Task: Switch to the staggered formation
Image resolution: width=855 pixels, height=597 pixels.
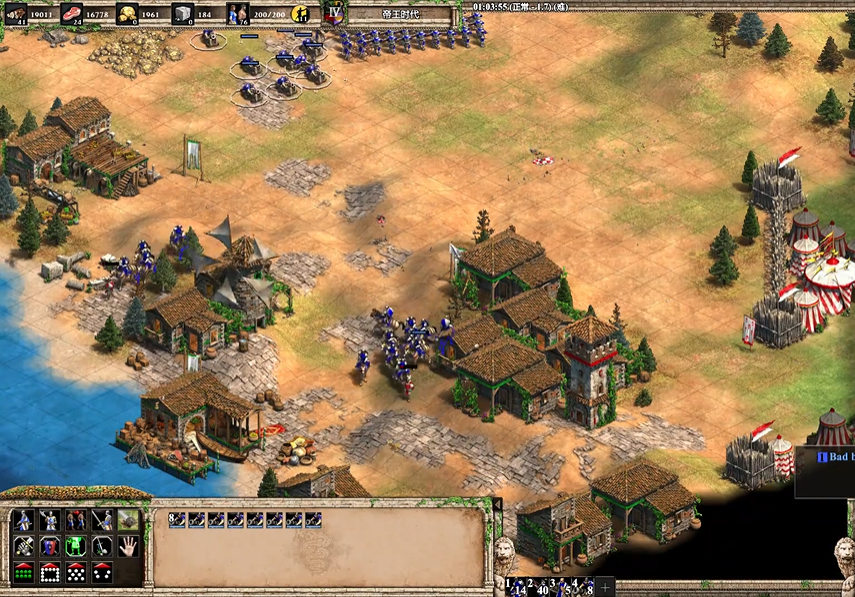Action: point(75,573)
